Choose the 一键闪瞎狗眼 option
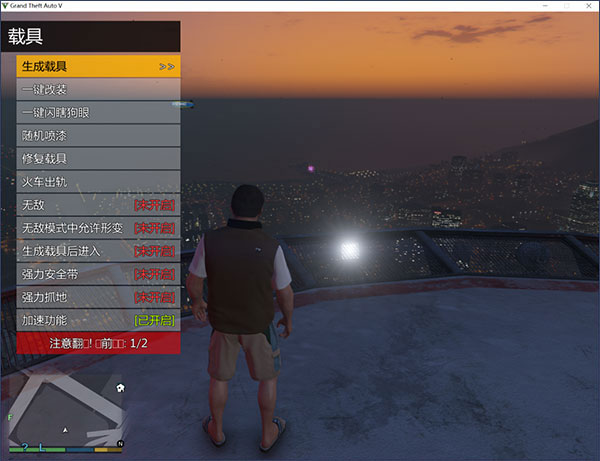This screenshot has height=461, width=600. tap(98, 113)
